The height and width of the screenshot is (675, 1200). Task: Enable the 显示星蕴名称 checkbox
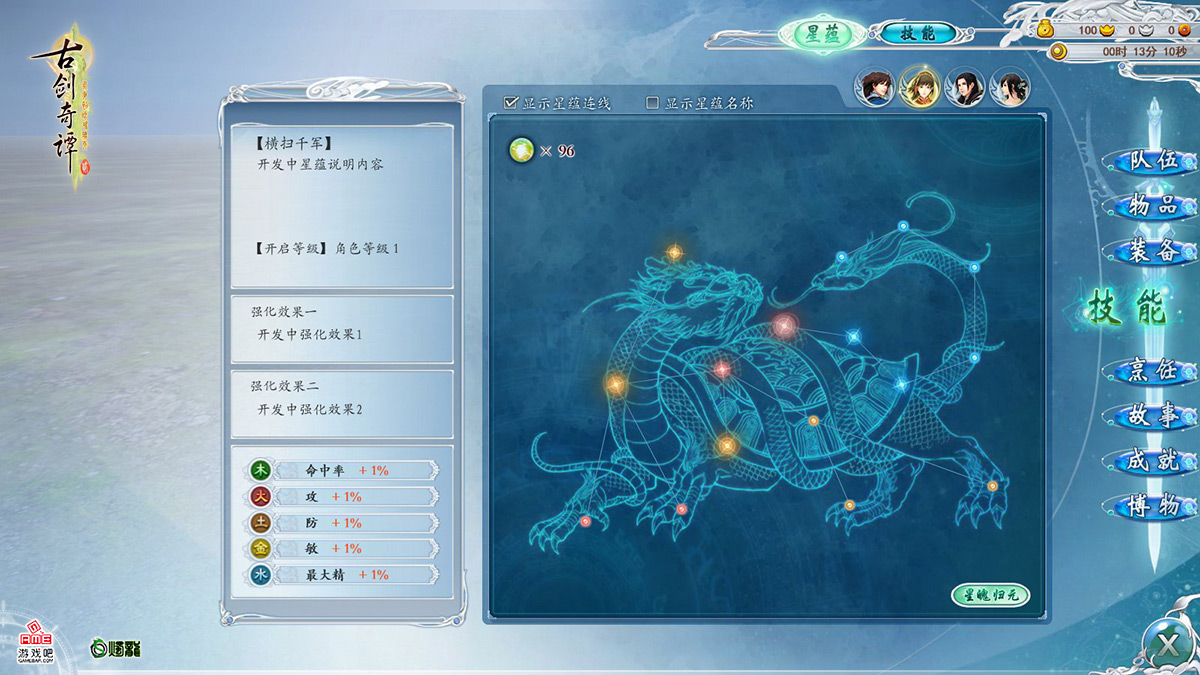click(x=653, y=102)
